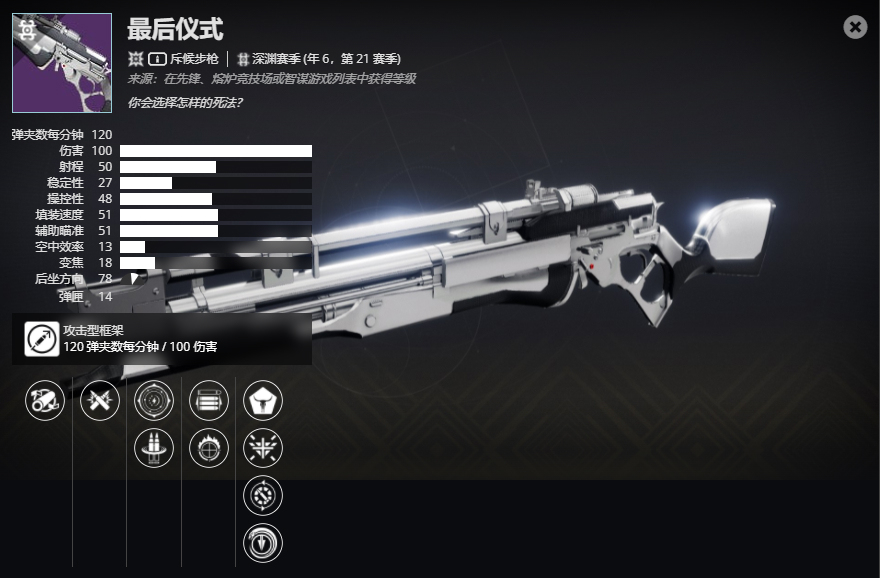Pick the circular striped perk with arrows

[263, 495]
